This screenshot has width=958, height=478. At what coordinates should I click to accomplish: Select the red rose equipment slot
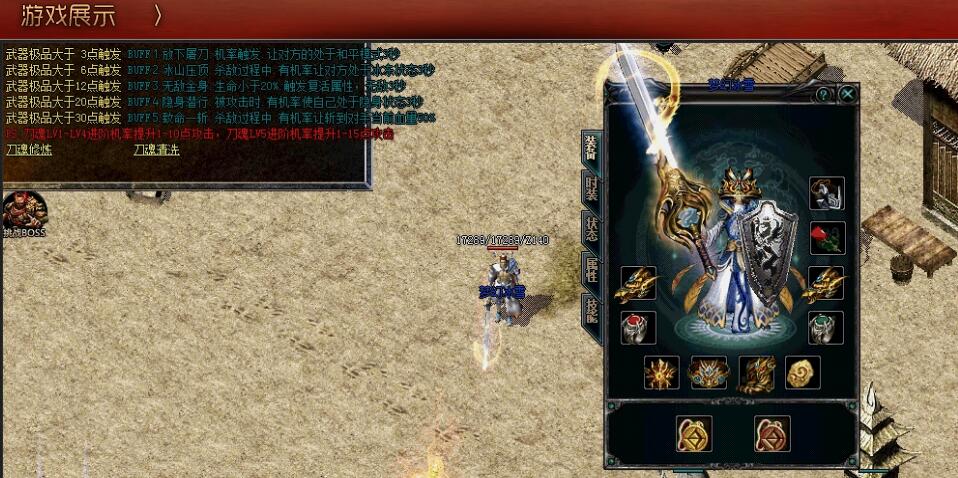[827, 238]
